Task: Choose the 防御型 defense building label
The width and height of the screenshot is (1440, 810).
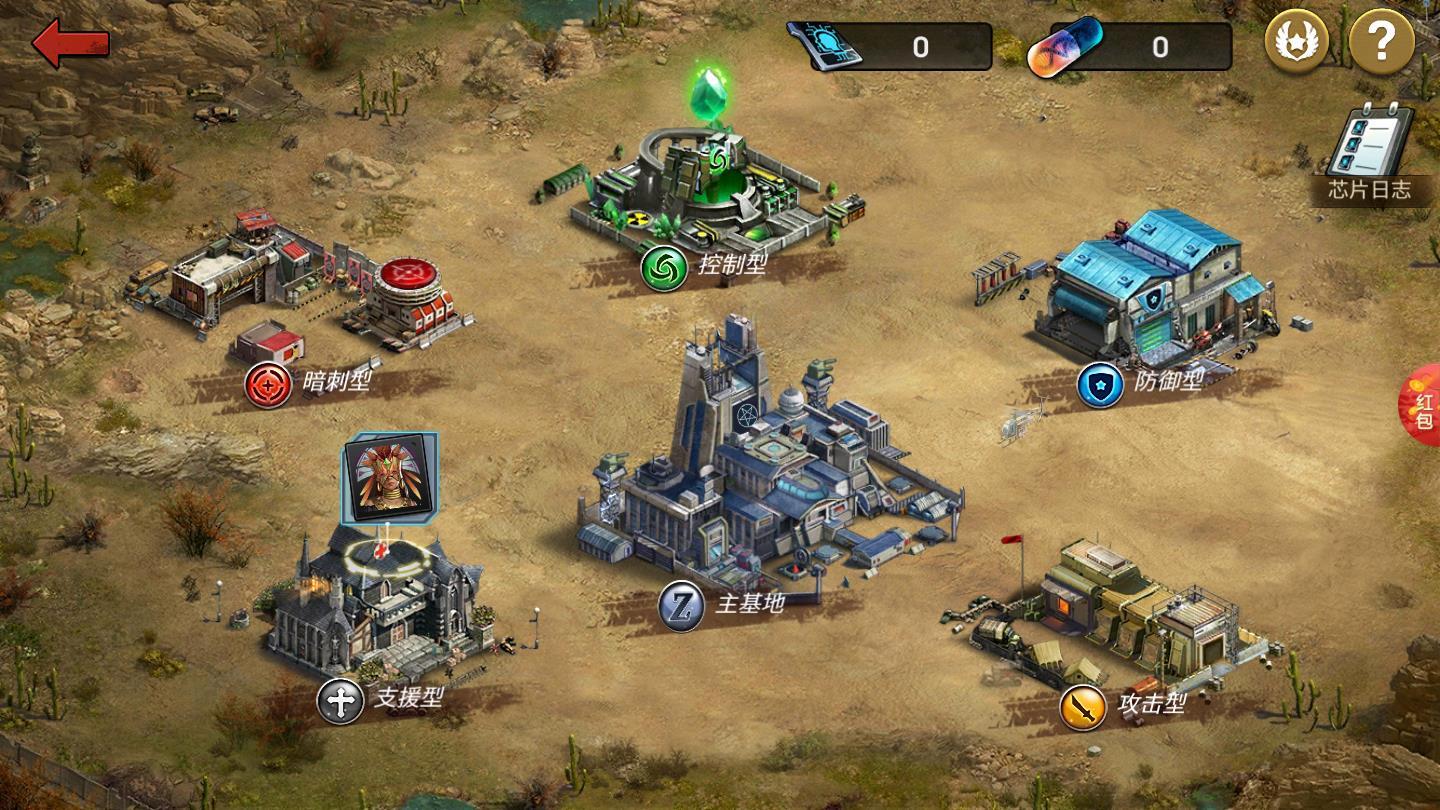Action: [1143, 384]
